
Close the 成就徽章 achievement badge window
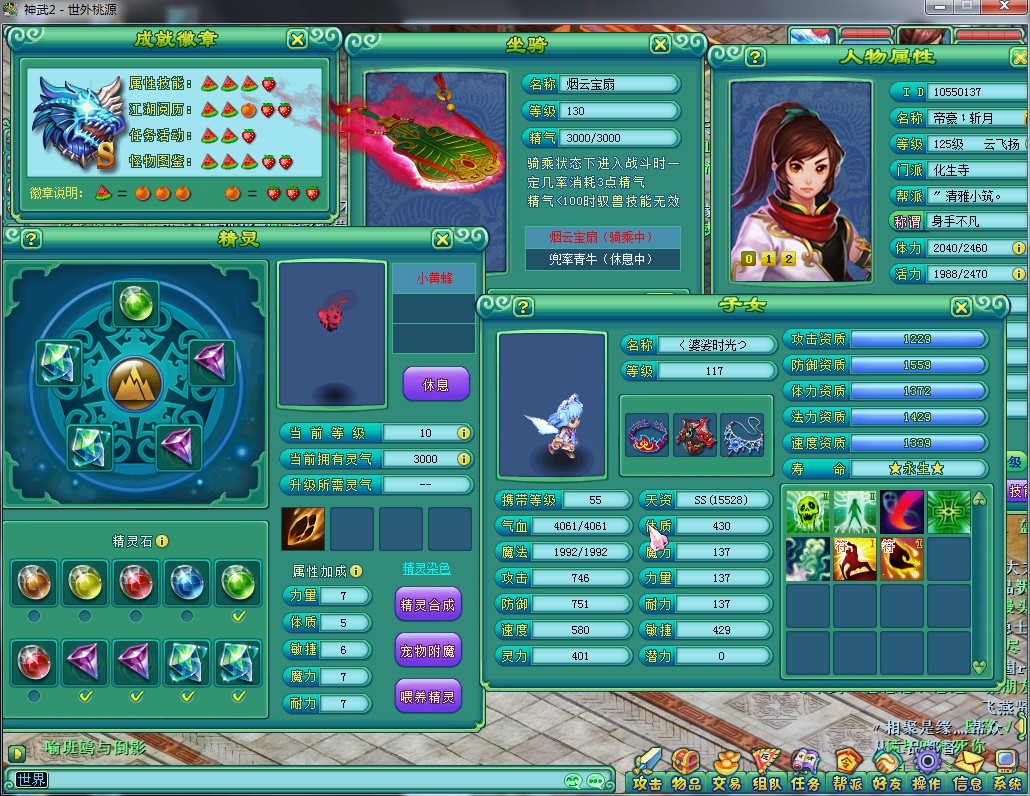click(297, 39)
